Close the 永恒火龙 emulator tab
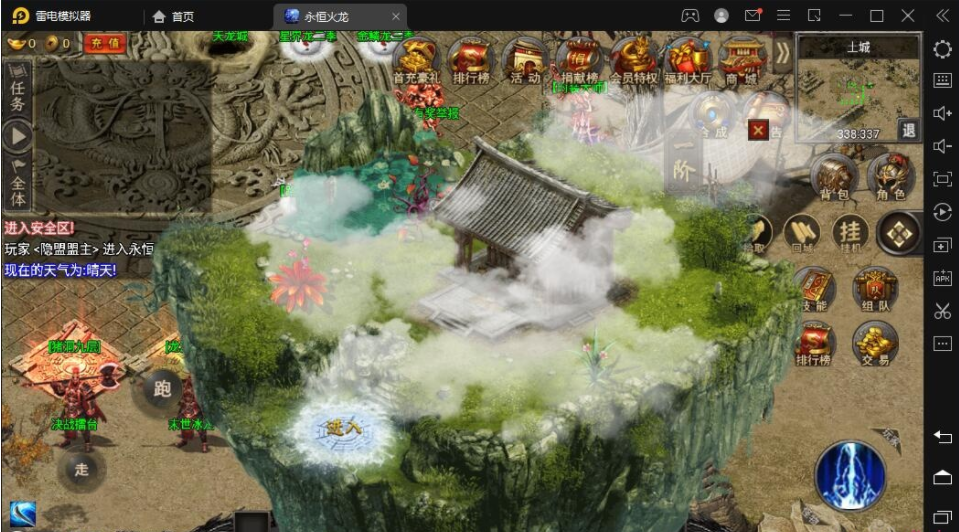 click(x=396, y=16)
